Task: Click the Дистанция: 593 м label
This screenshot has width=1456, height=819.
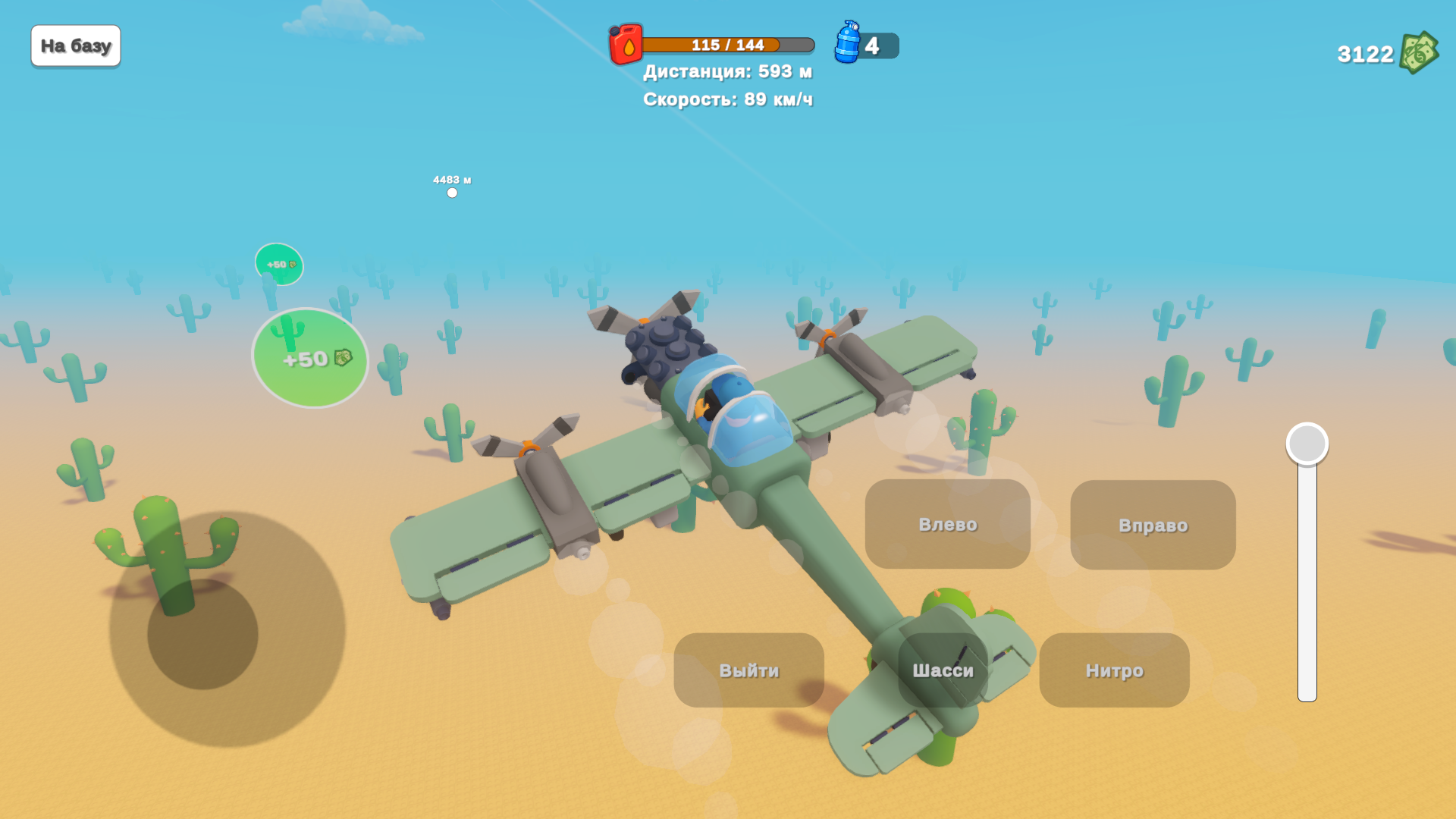Action: tap(727, 71)
